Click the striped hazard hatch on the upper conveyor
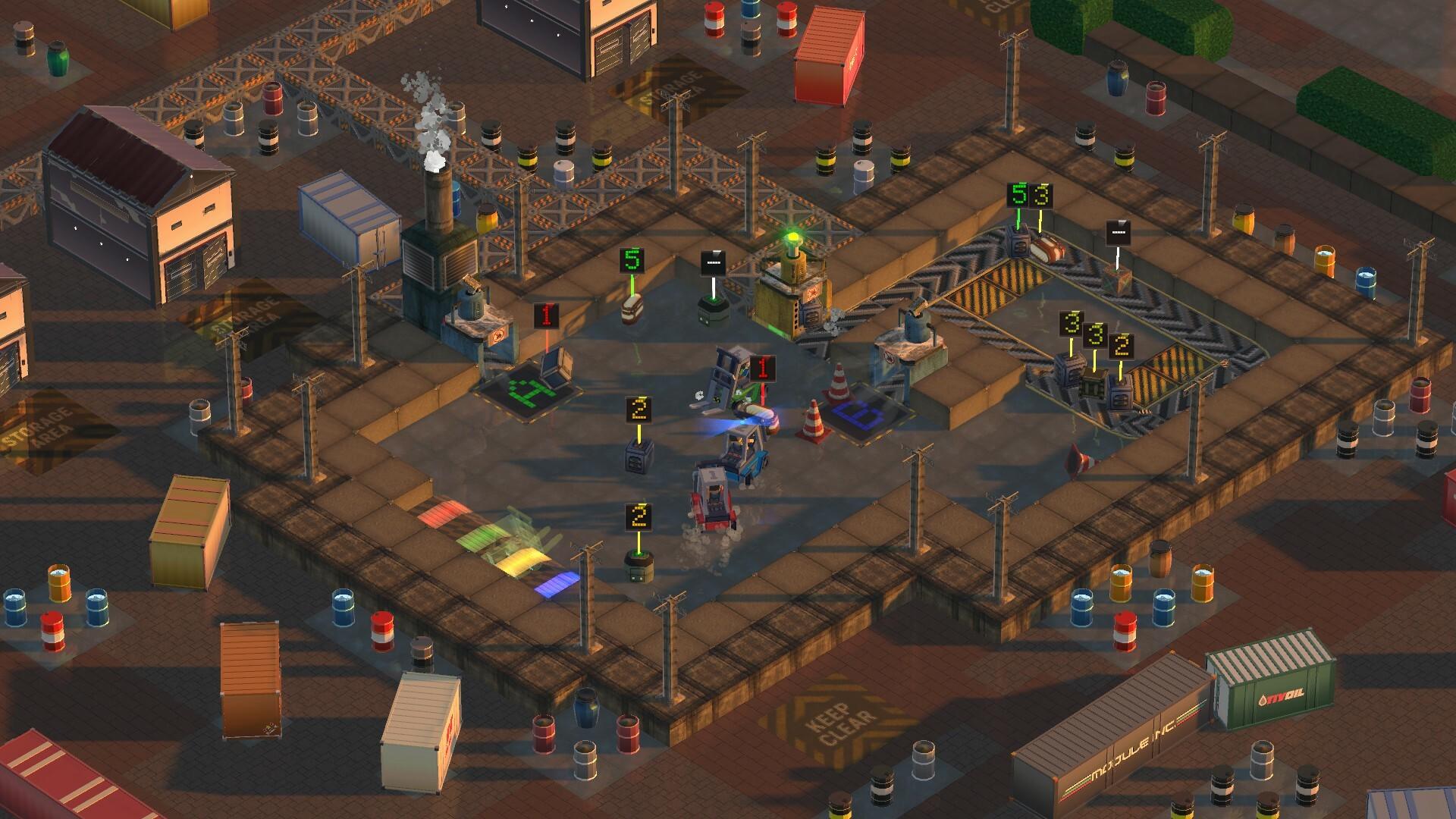The height and width of the screenshot is (819, 1456). coord(993,288)
